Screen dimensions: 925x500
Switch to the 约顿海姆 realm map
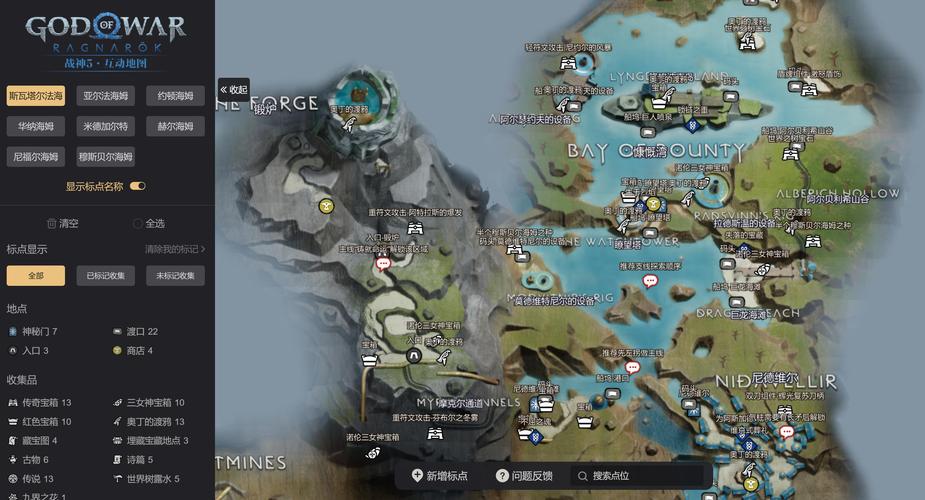tap(175, 96)
